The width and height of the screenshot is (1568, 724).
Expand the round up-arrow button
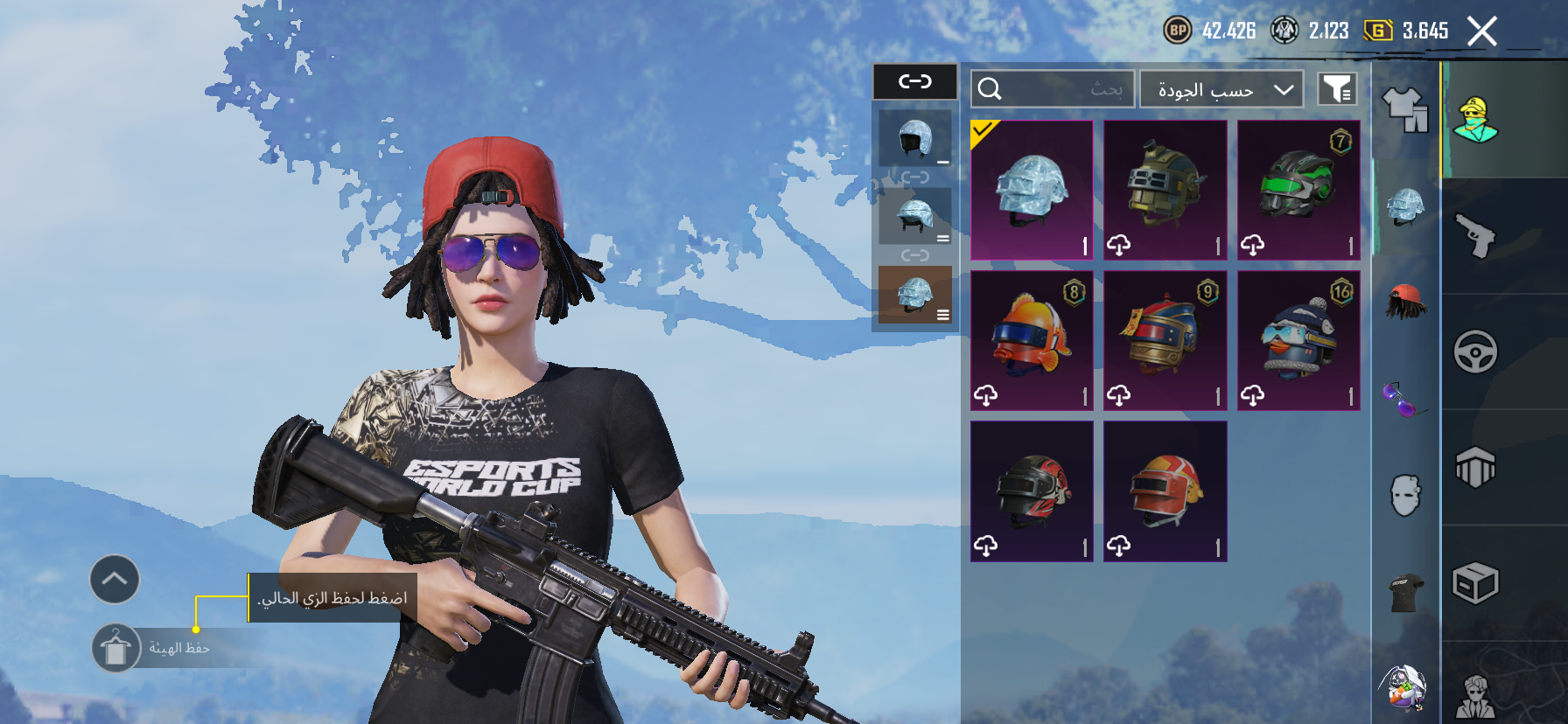tap(115, 579)
